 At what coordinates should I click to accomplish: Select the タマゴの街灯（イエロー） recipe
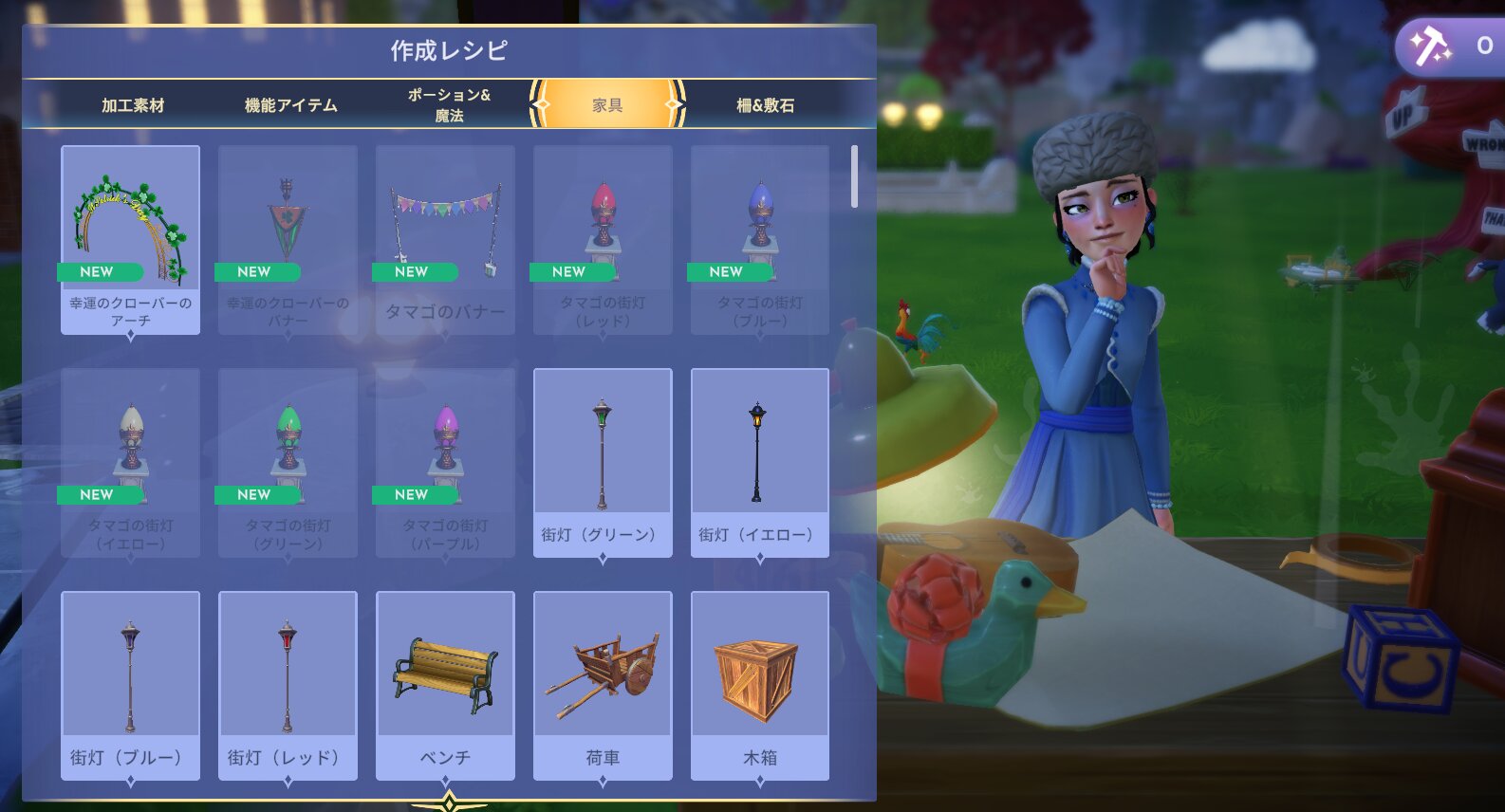pos(131,462)
